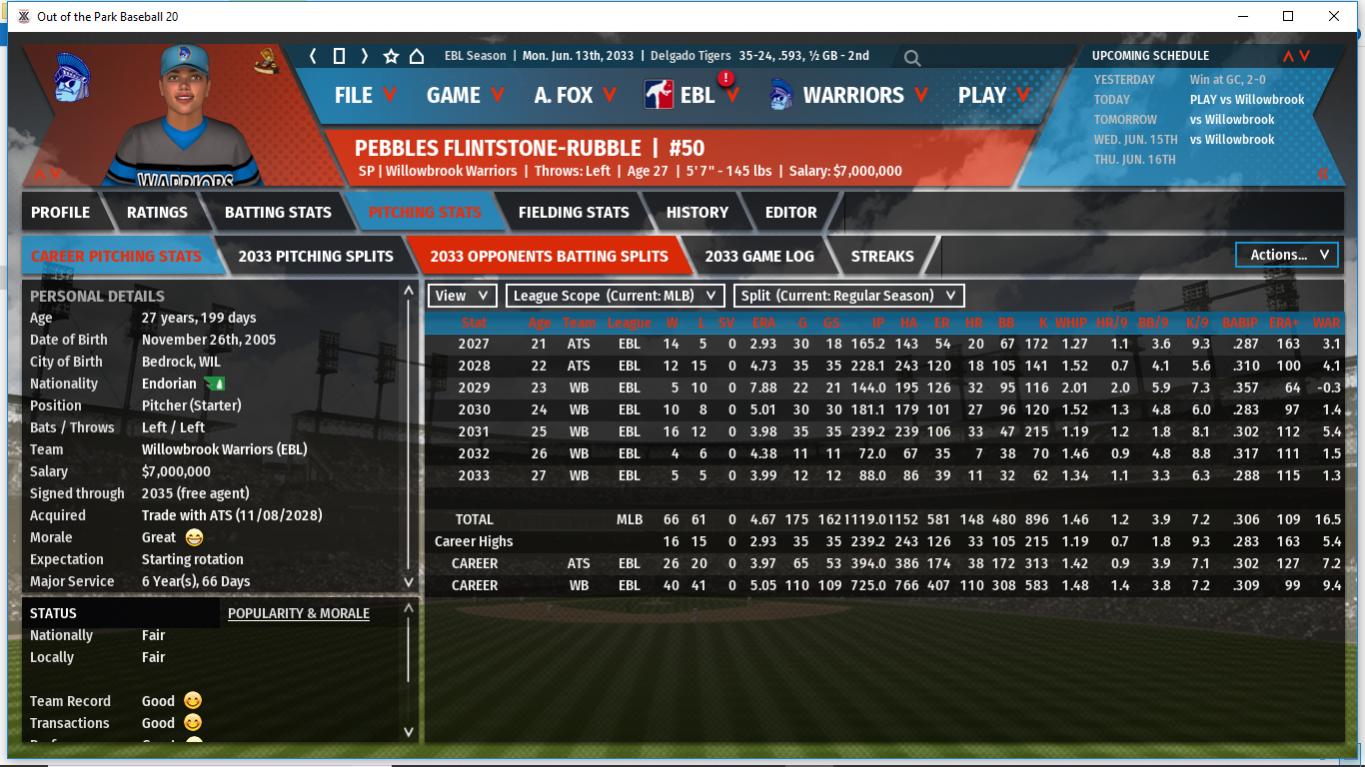Switch to the PROFILE tab
1365x767 pixels.
(60, 212)
